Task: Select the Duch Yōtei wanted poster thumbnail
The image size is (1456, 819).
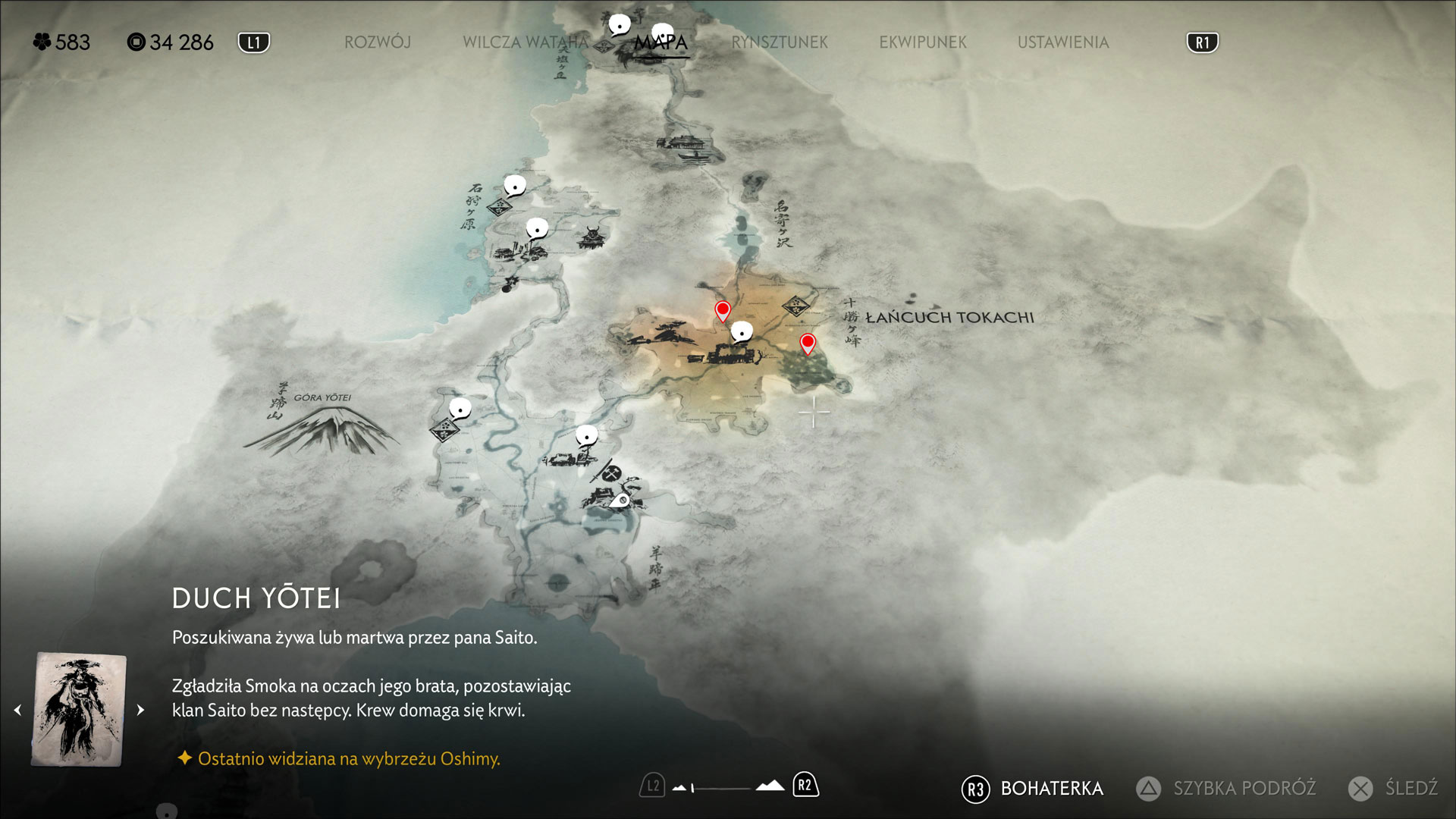Action: tap(79, 709)
